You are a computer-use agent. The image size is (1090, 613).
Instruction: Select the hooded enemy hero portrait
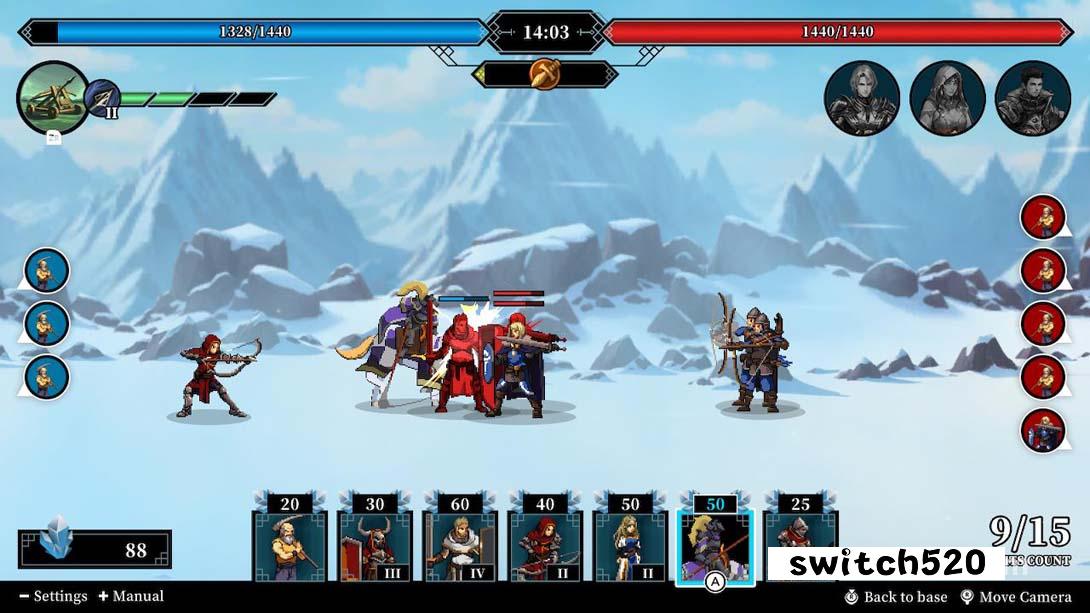pyautogui.click(x=947, y=98)
